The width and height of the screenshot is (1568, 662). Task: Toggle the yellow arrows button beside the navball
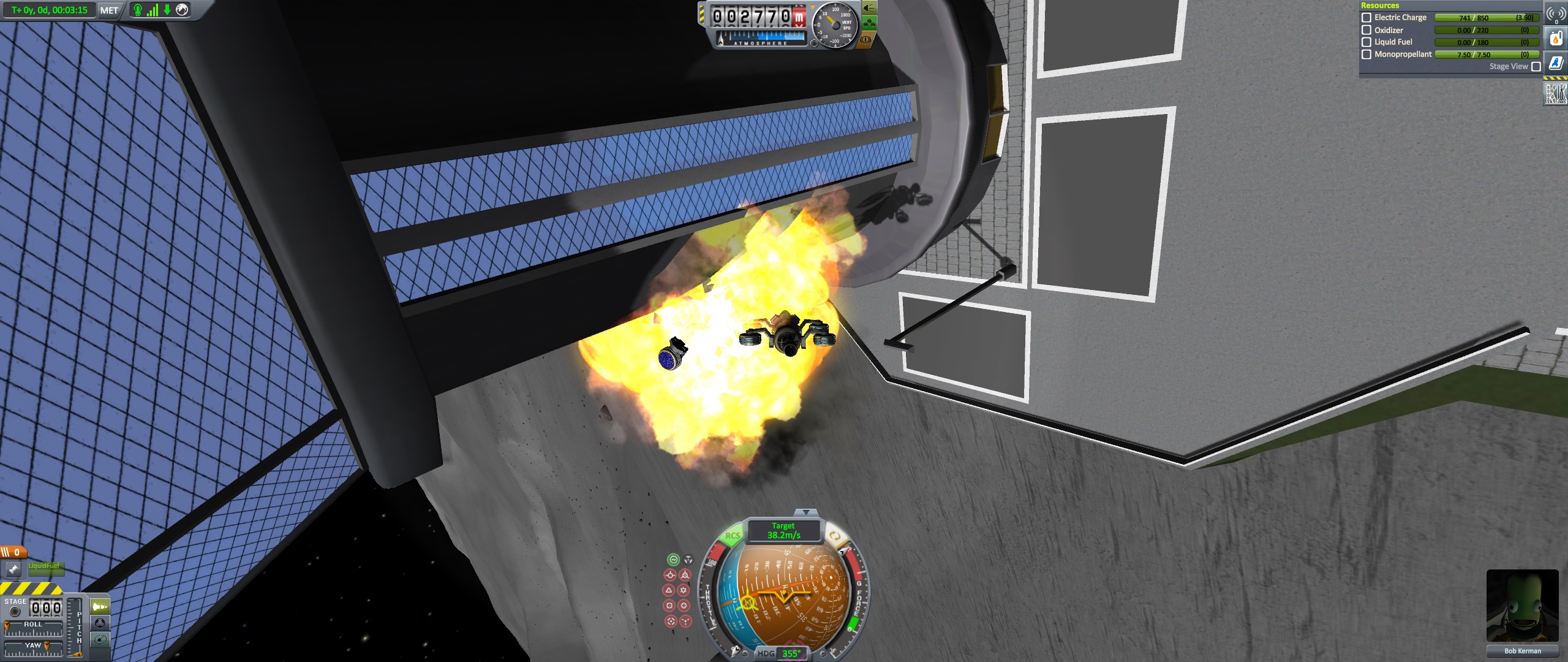click(x=834, y=535)
